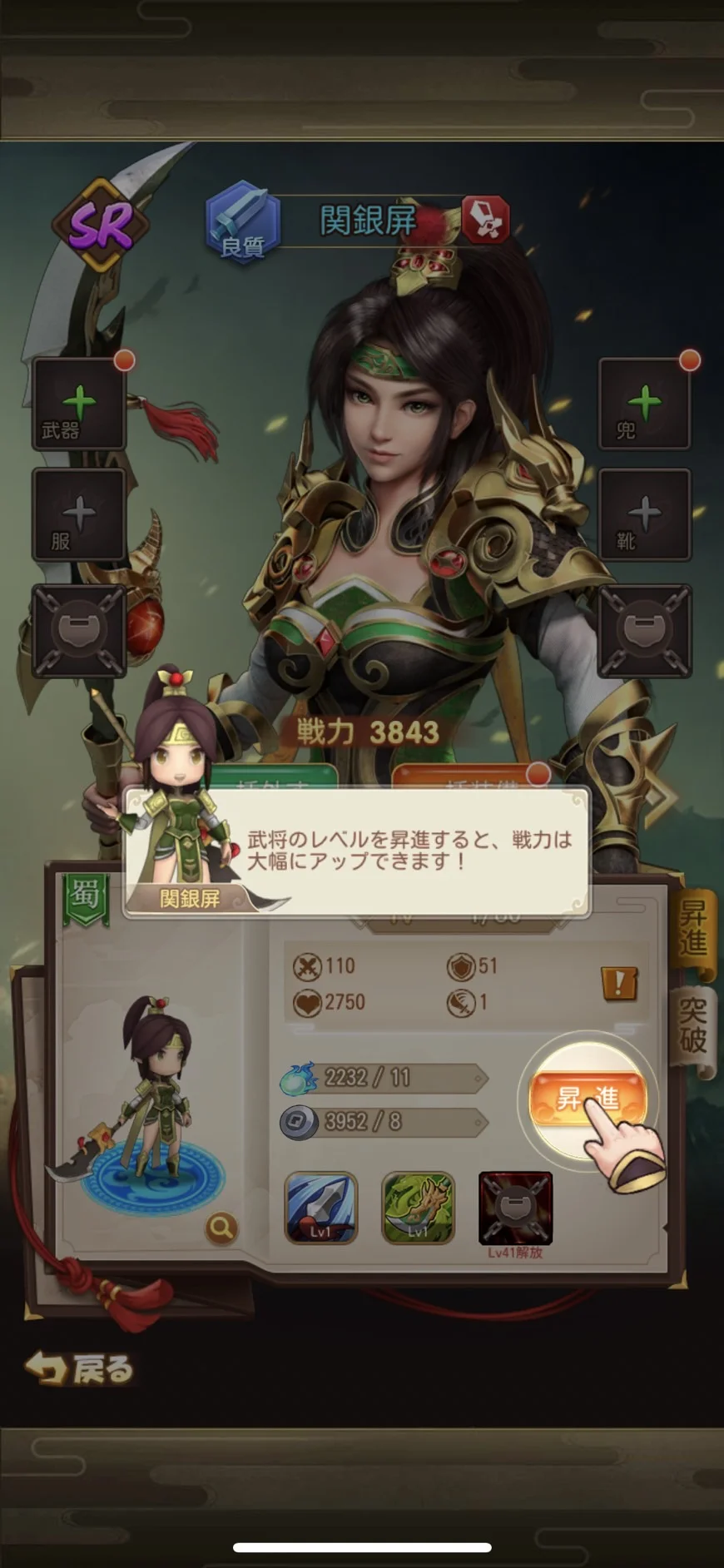Open the 靴 boots equipment slot
Viewport: 724px width, 1568px height.
[644, 514]
